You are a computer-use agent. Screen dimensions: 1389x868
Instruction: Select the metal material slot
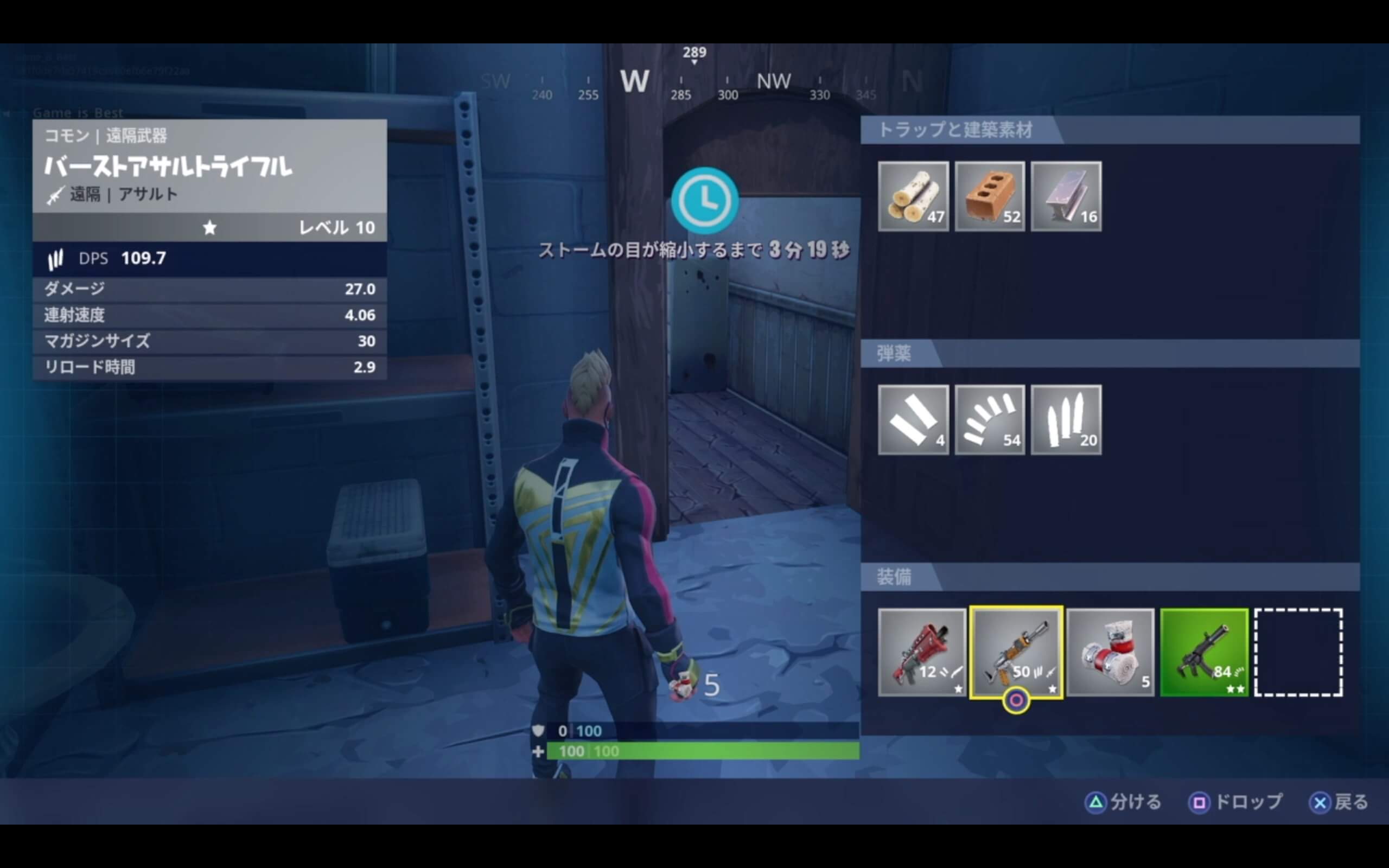point(1066,196)
